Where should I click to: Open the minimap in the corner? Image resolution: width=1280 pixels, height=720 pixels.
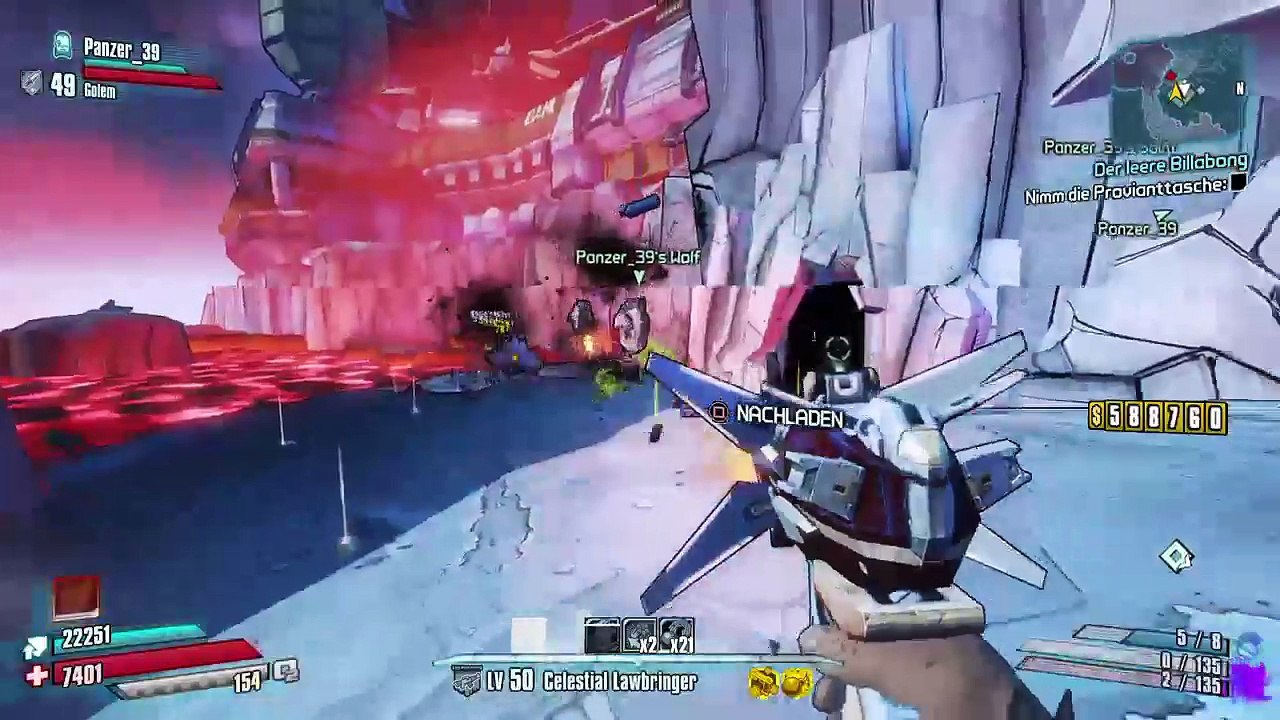pos(1180,92)
